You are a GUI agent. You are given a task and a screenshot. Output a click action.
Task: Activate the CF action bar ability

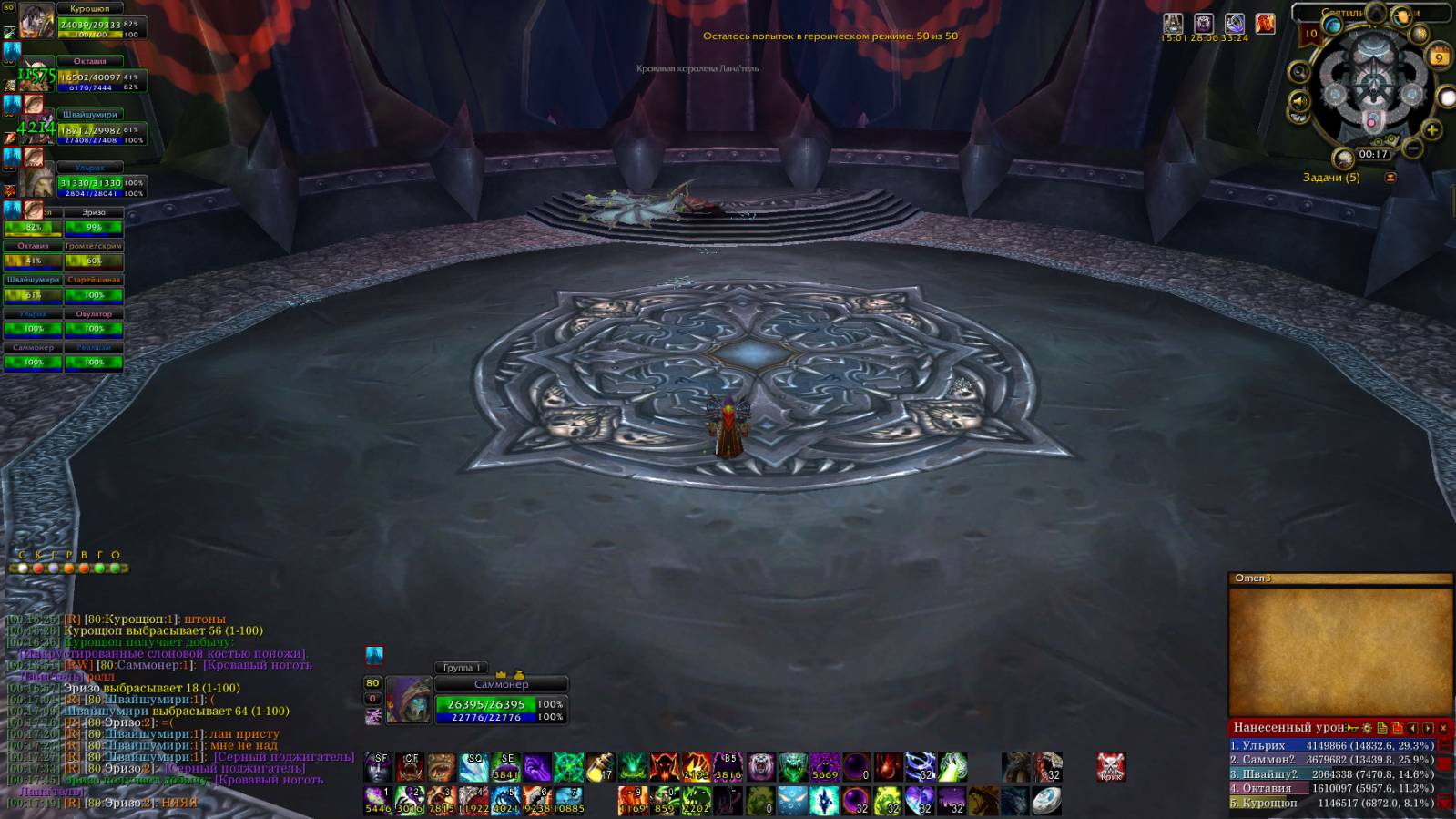[411, 768]
